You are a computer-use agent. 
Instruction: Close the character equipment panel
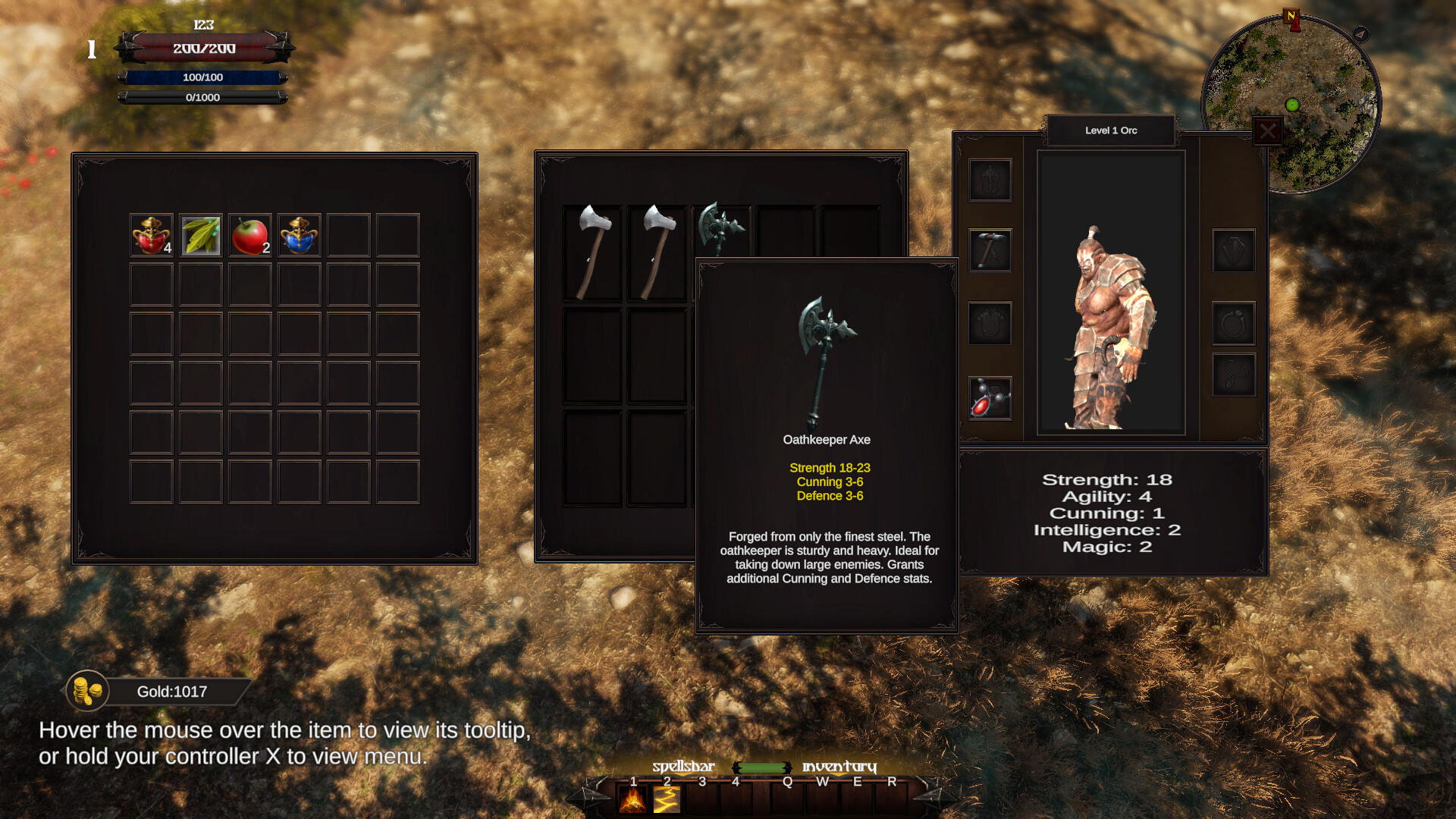(1267, 132)
